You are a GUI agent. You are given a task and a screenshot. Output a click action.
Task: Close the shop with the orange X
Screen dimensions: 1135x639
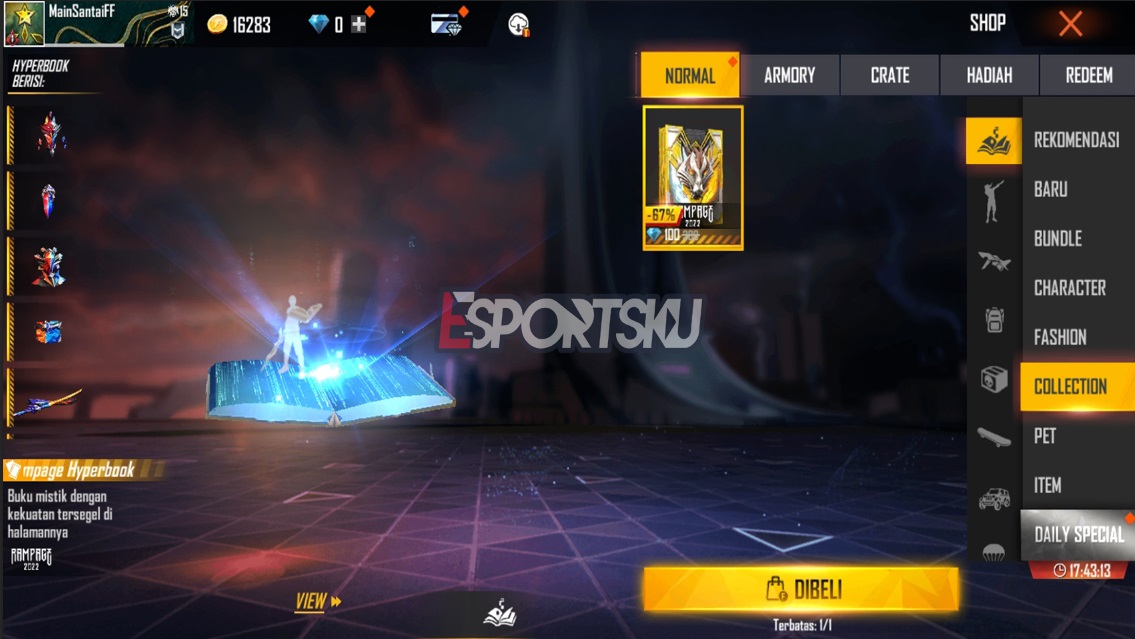pyautogui.click(x=1070, y=24)
